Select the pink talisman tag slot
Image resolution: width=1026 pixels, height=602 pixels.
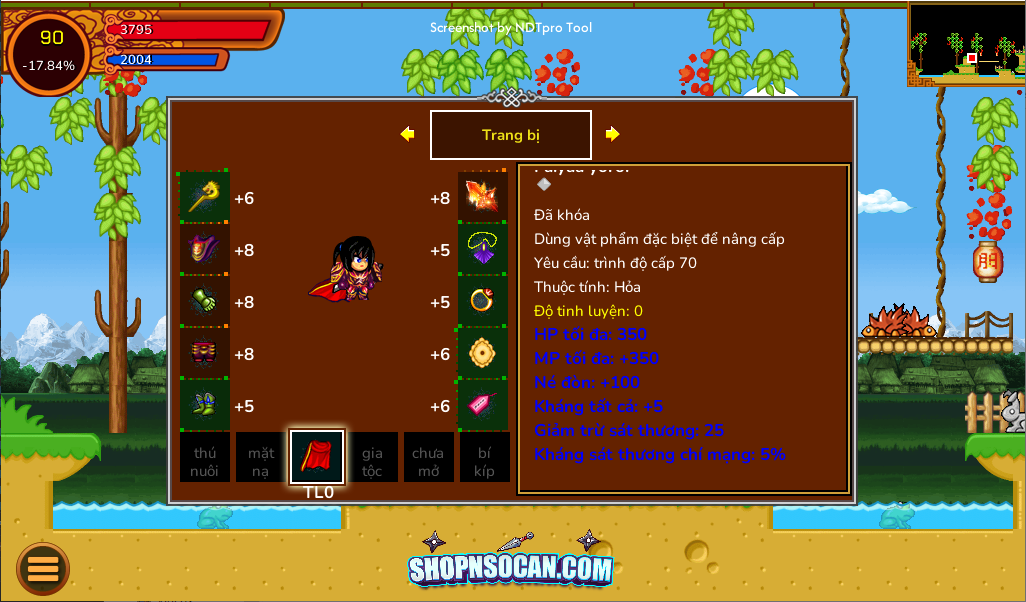click(x=483, y=405)
